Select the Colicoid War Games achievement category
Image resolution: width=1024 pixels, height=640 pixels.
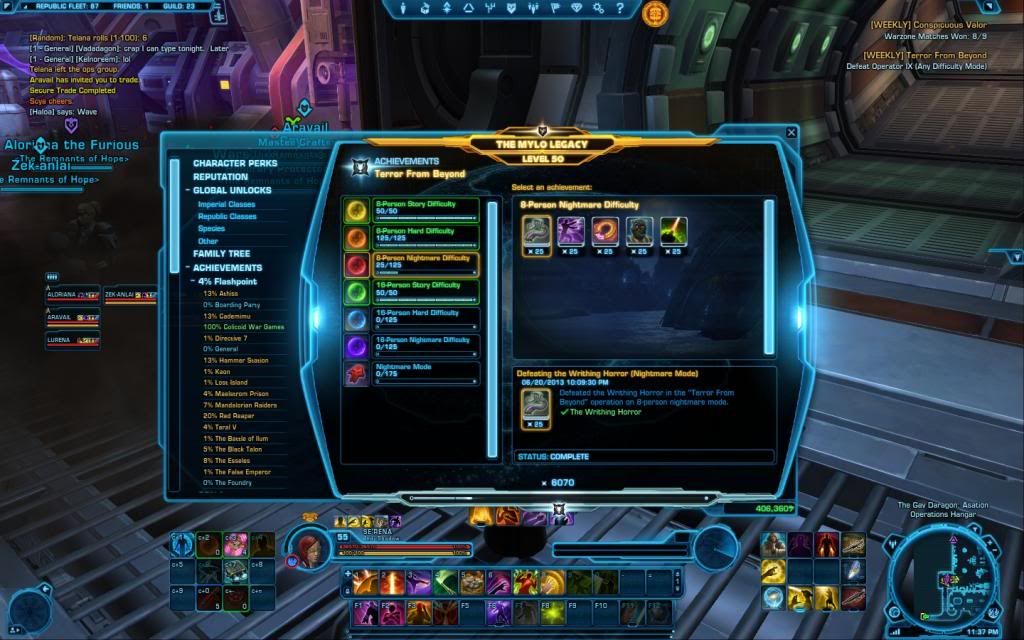coord(243,327)
